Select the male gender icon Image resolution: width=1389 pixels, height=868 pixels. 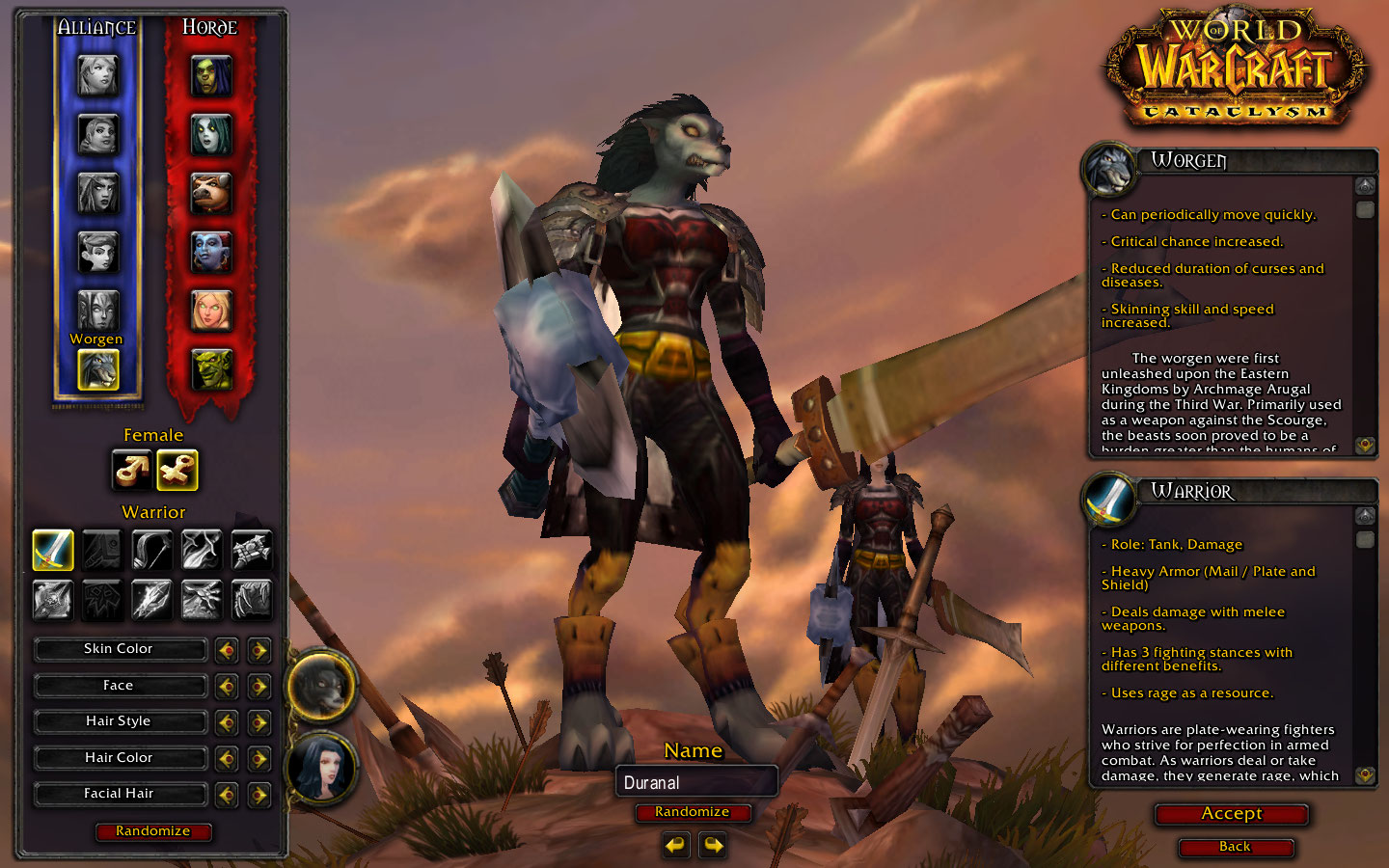click(131, 471)
